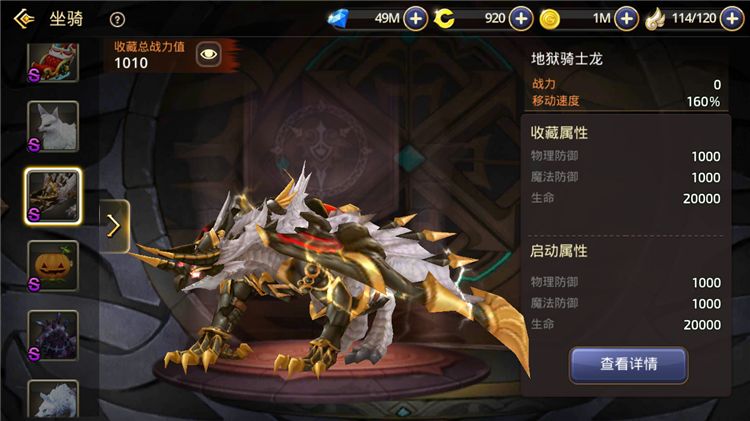Pick the white wolf mount at the list bottom

pos(53,400)
